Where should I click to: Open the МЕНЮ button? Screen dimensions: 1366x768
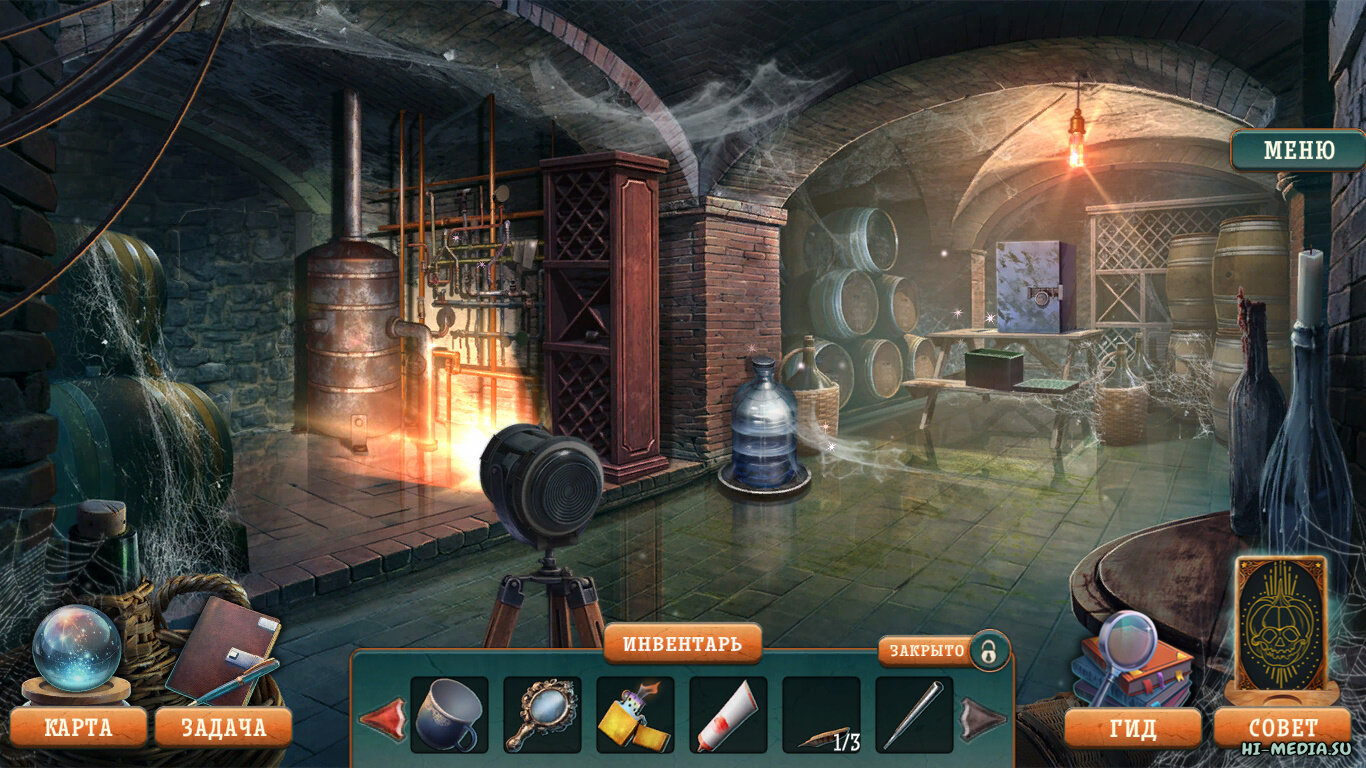pos(1298,150)
